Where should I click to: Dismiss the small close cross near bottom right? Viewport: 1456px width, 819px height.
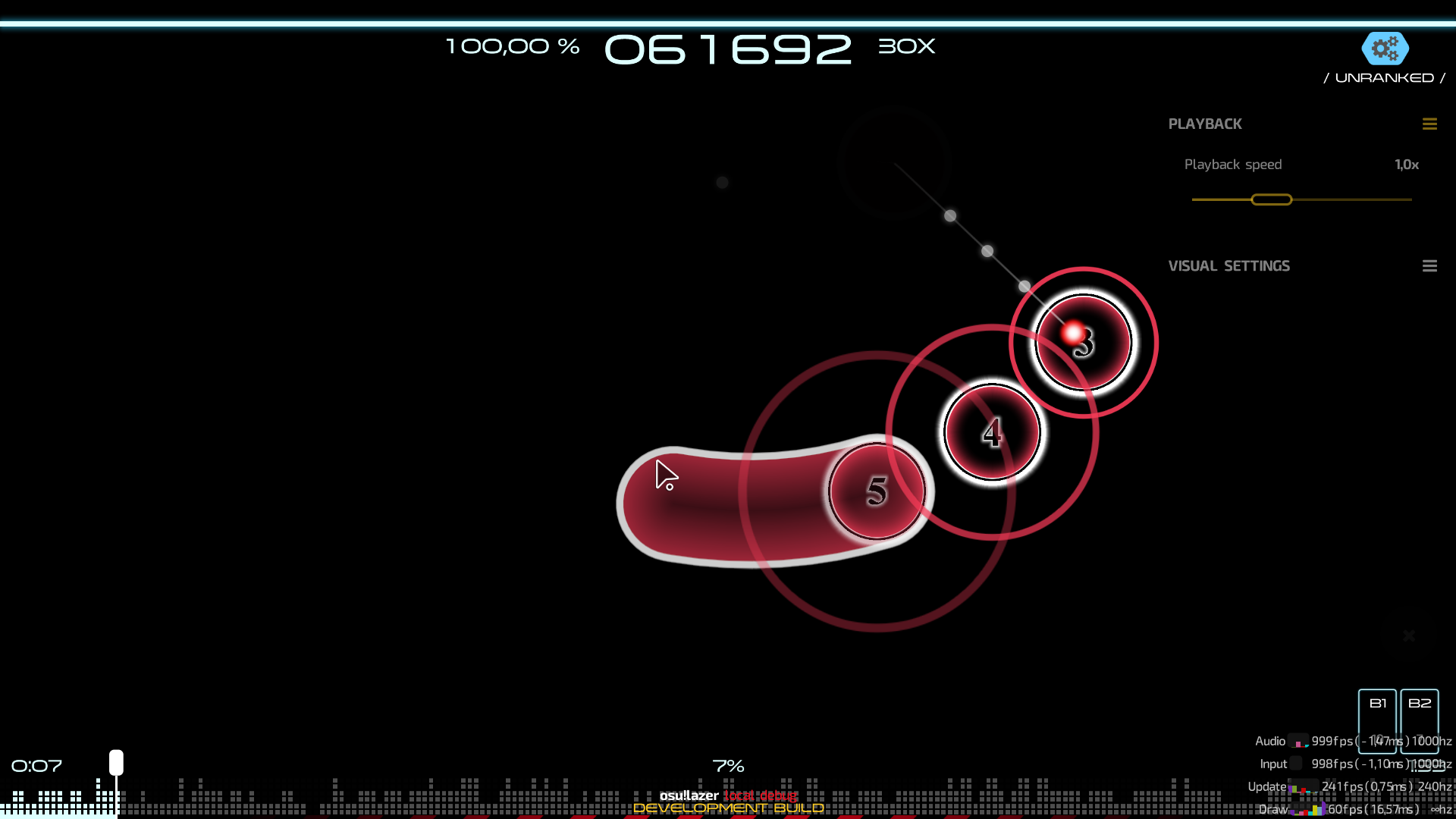point(1409,635)
